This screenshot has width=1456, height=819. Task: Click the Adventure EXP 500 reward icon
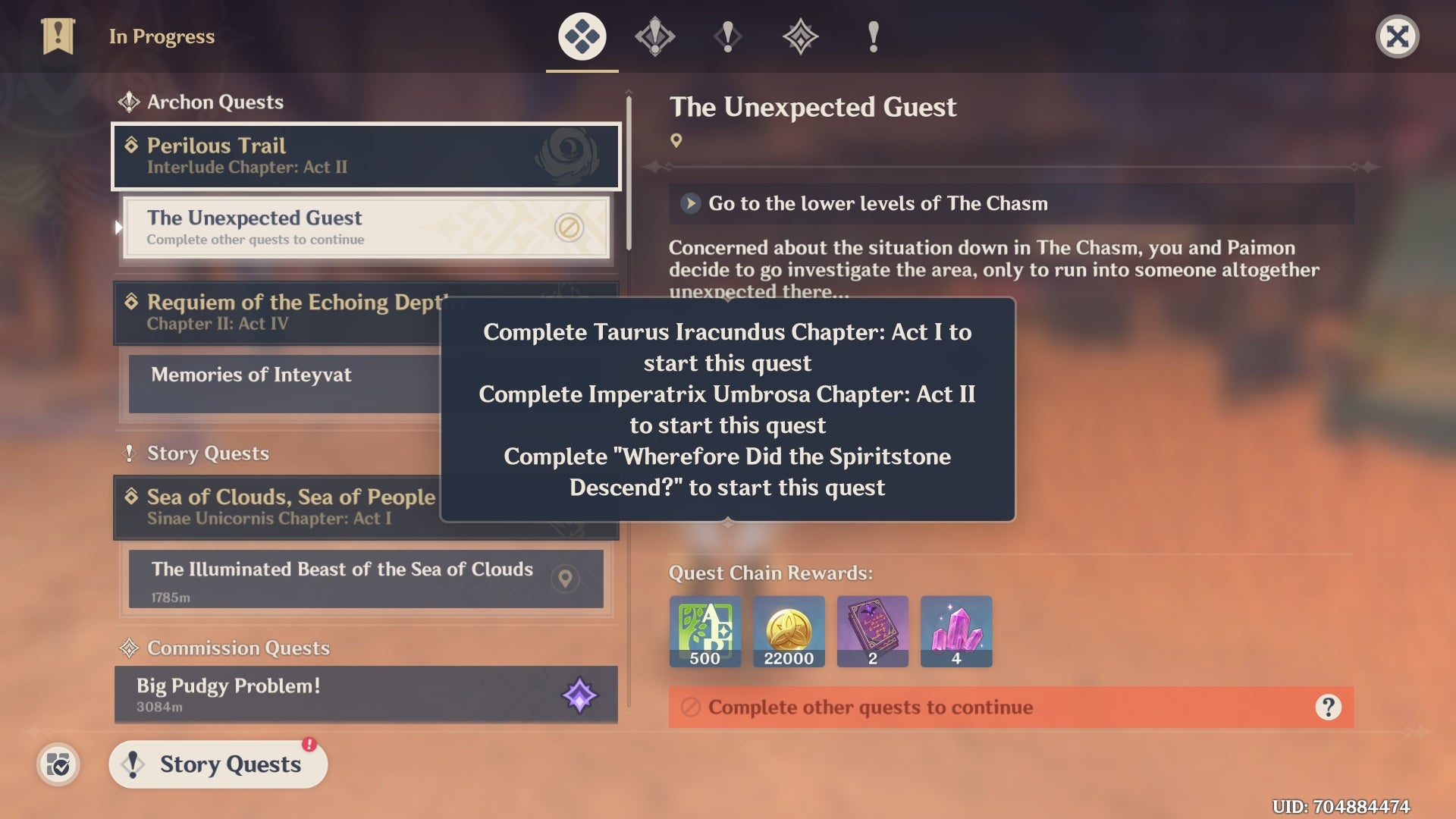(x=704, y=631)
